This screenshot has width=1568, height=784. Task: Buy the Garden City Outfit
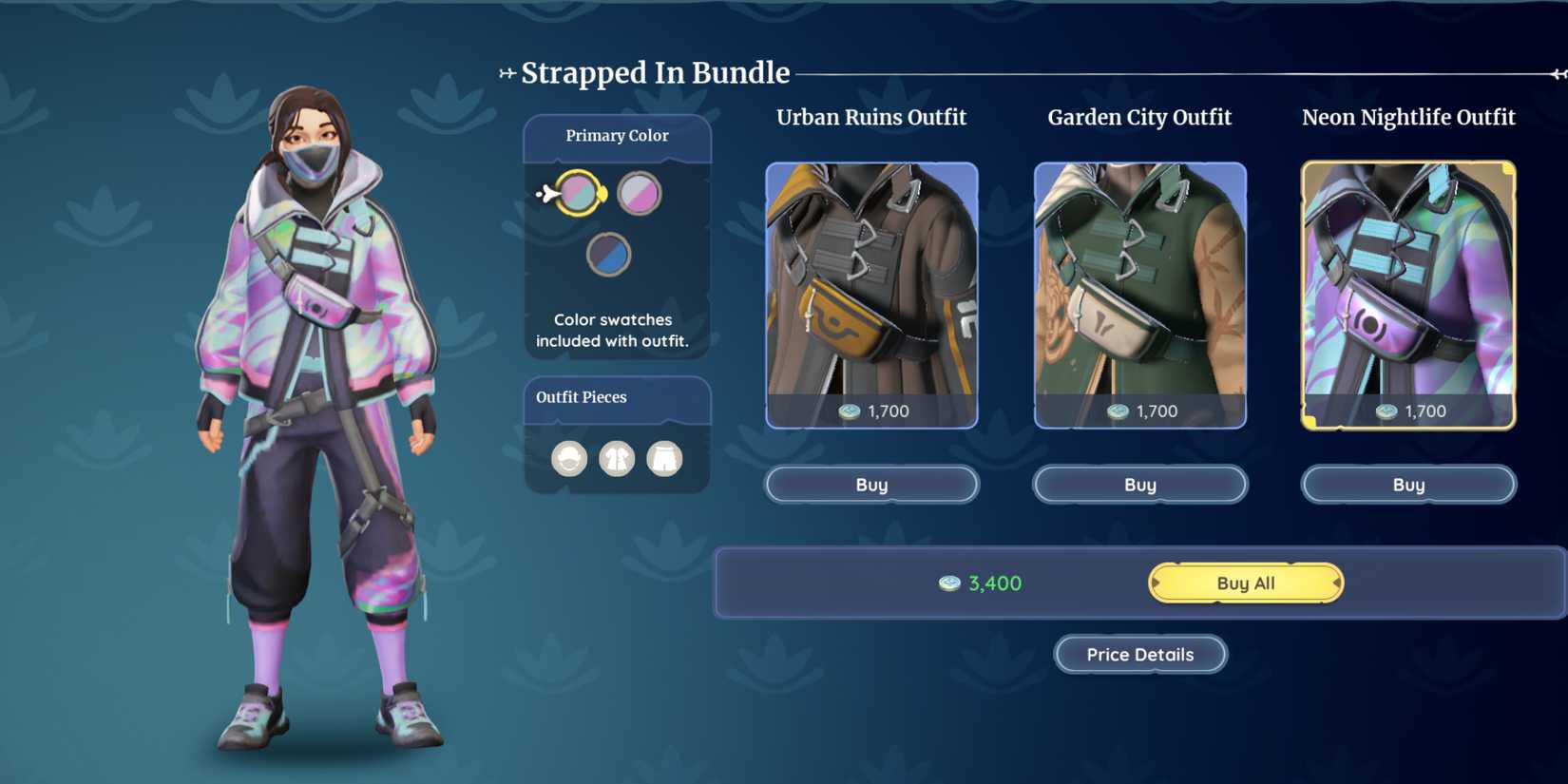point(1139,484)
